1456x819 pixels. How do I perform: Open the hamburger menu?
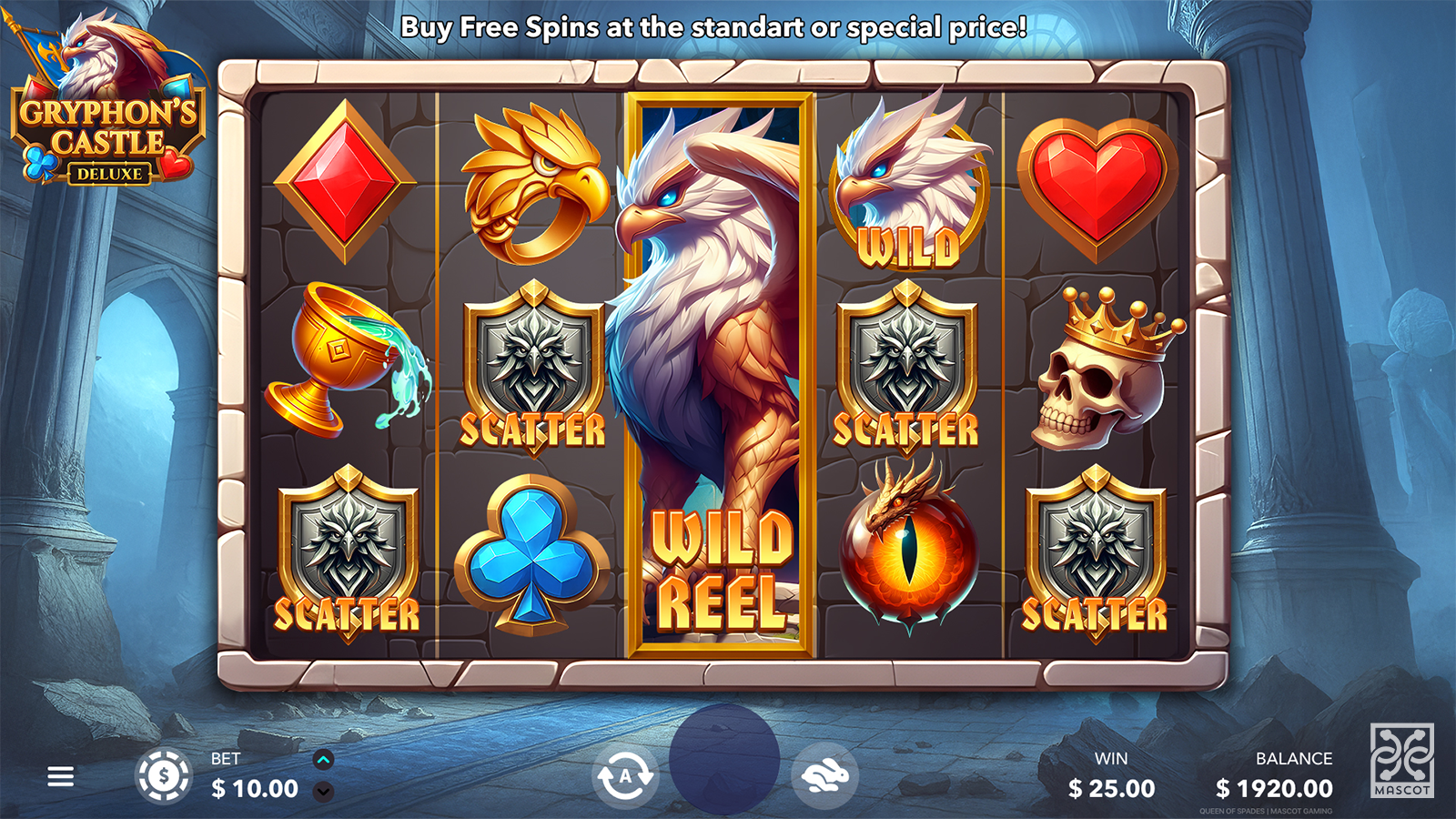(61, 776)
